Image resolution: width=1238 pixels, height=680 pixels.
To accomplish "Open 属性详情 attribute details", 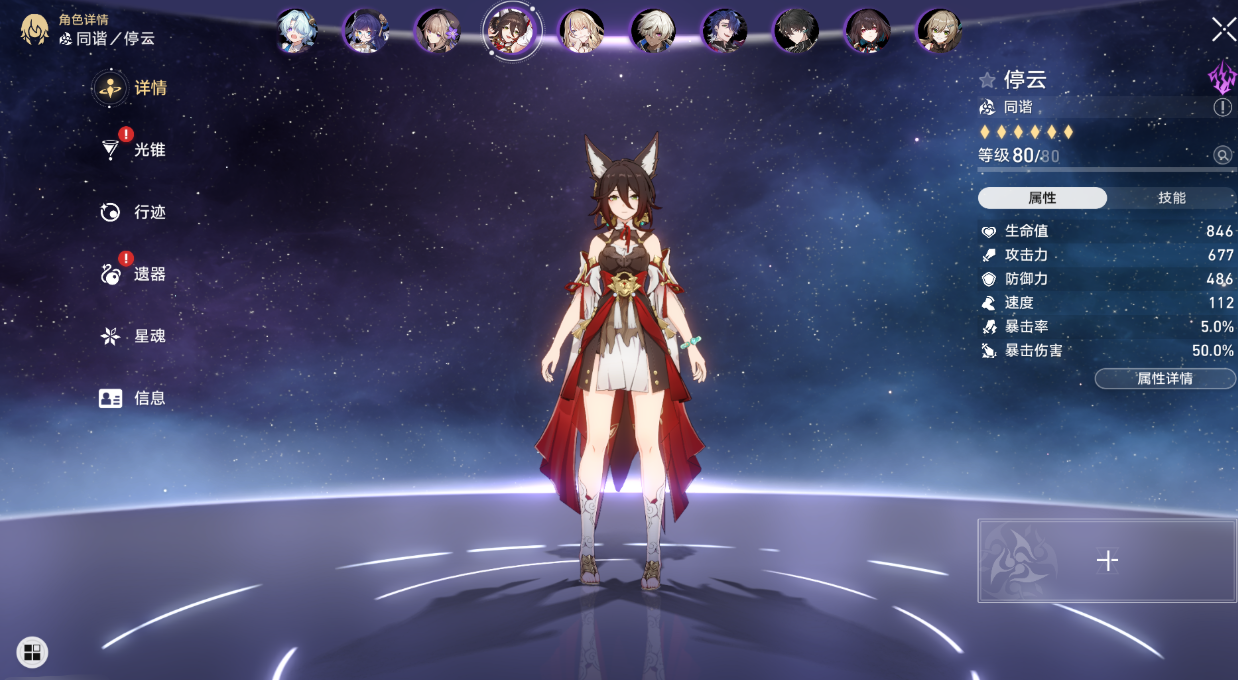I will pos(1164,379).
